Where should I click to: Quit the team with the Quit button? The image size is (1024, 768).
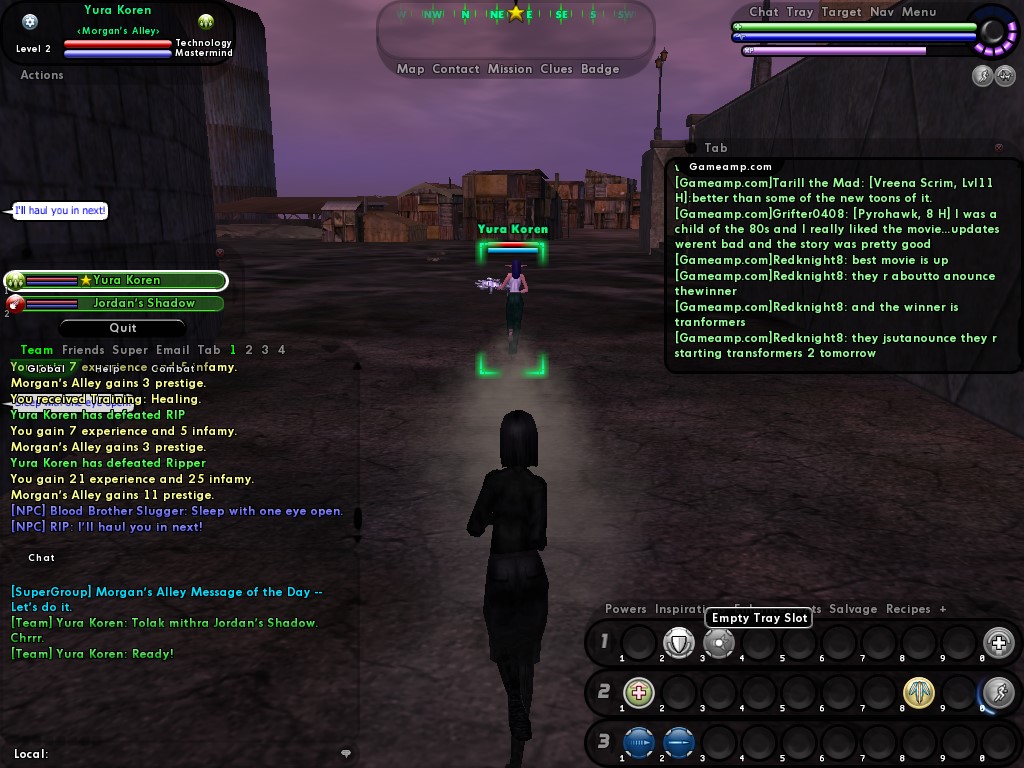point(123,328)
